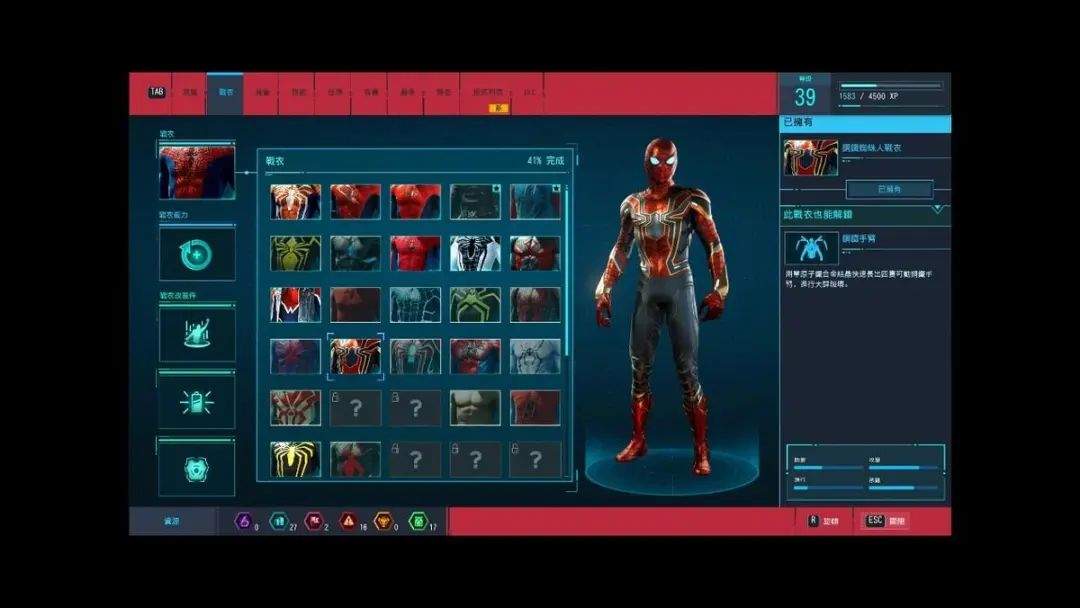Open the DLC tab
The height and width of the screenshot is (608, 1080).
pos(529,92)
